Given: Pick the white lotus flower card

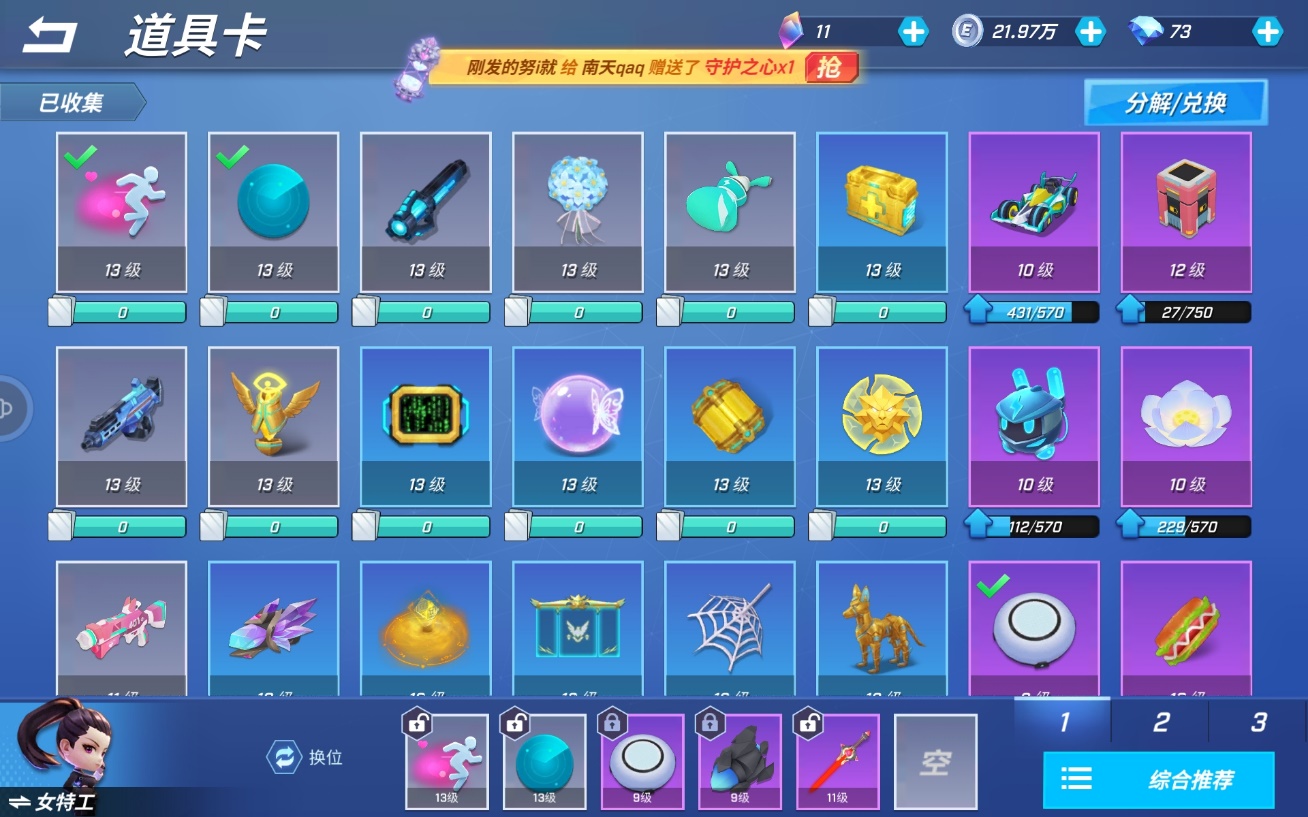Looking at the screenshot, I should [x=1186, y=426].
